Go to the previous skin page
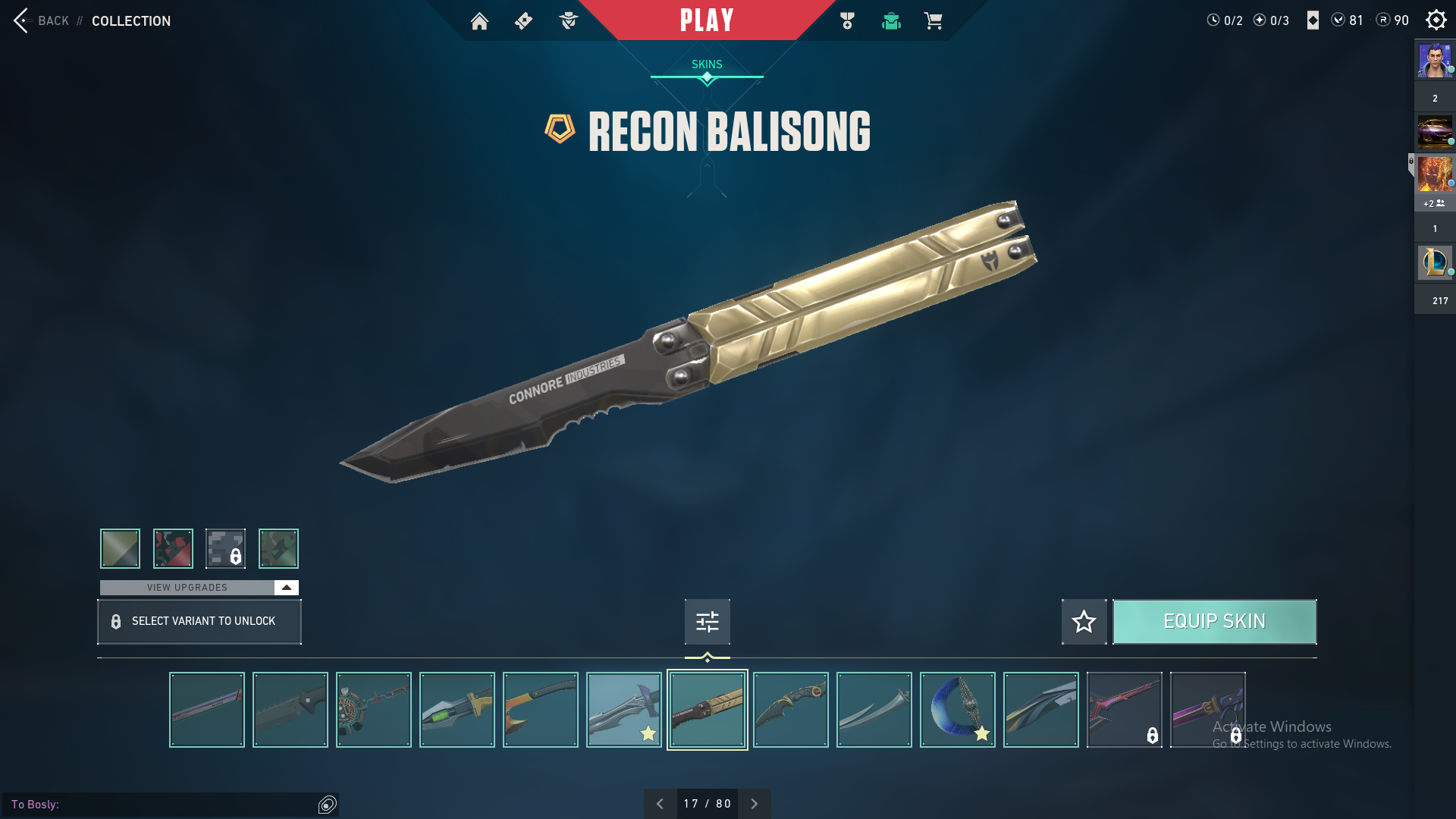The image size is (1456, 819). [660, 804]
